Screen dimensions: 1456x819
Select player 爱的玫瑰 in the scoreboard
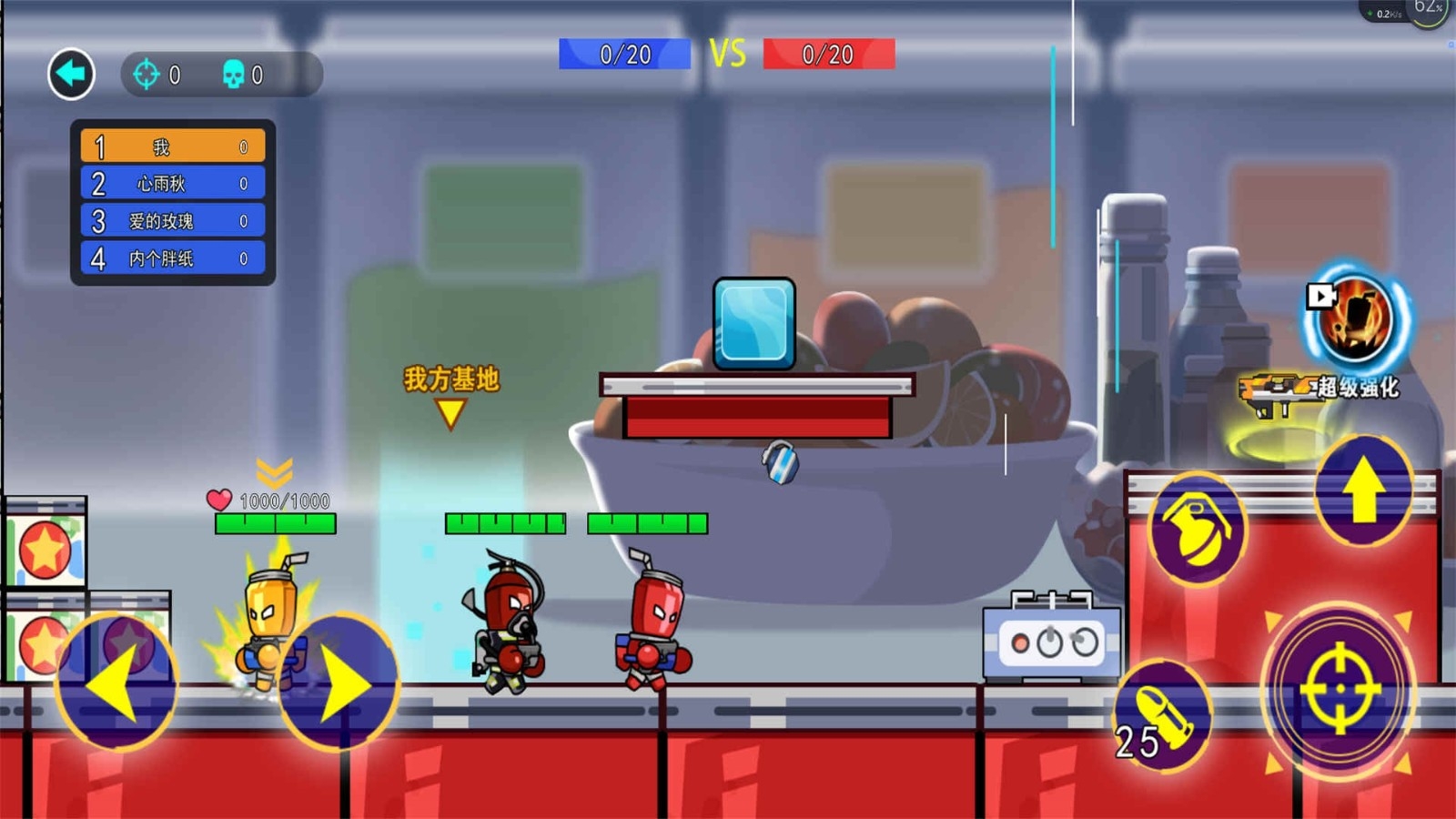(x=173, y=221)
